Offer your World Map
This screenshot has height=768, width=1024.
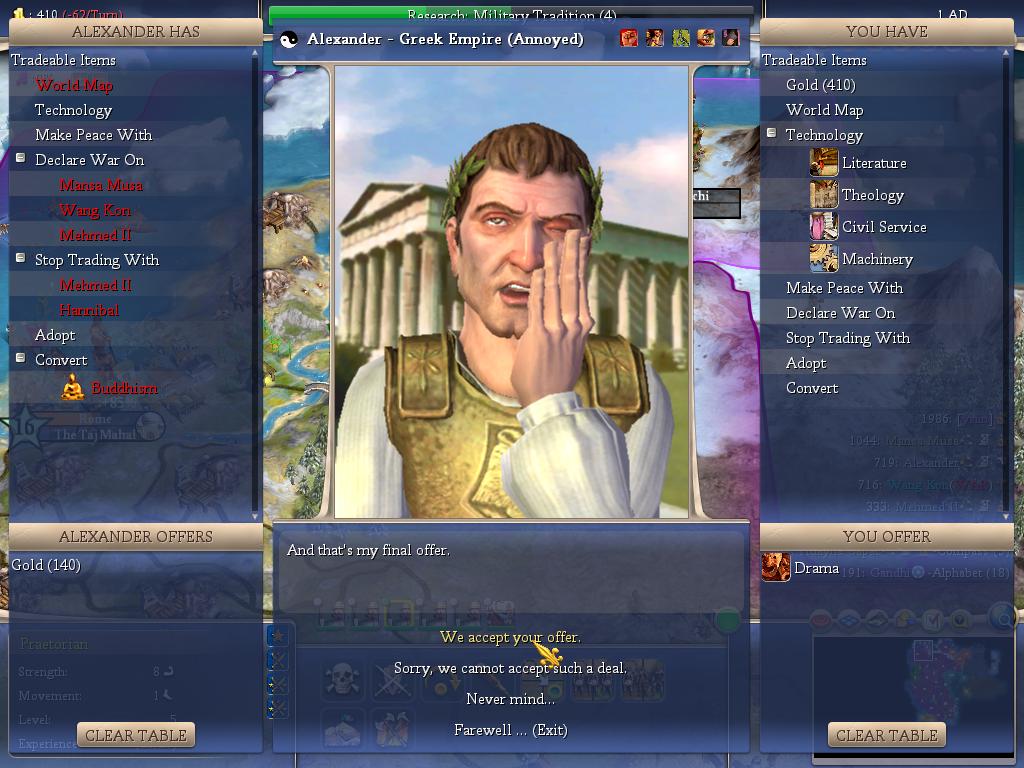(824, 110)
